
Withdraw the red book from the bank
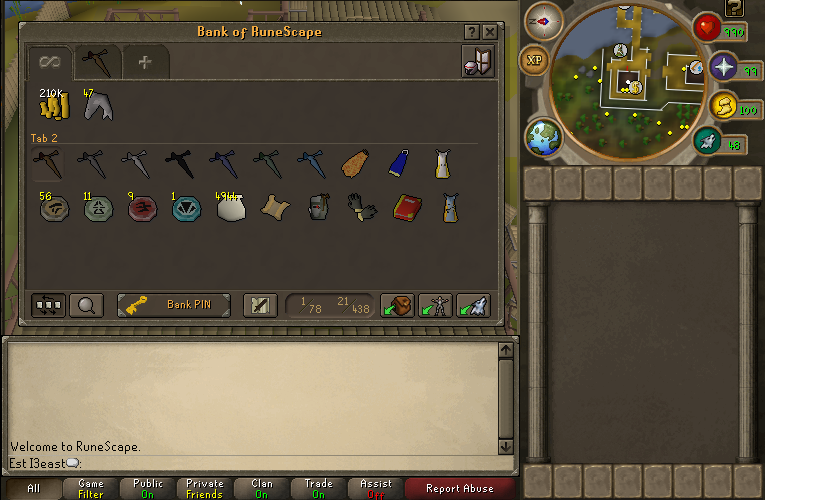click(405, 207)
